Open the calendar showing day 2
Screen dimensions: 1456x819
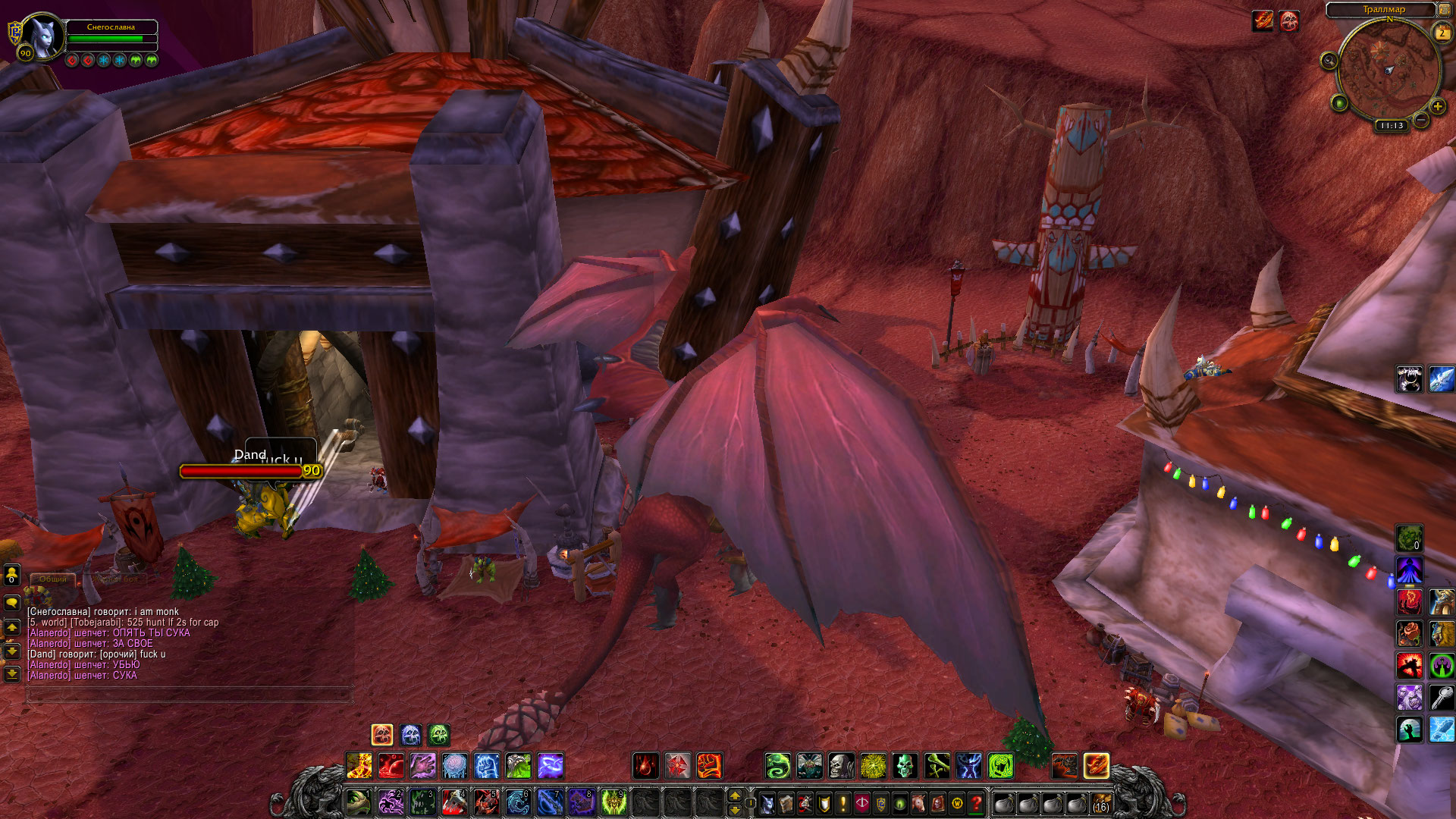(x=1442, y=33)
